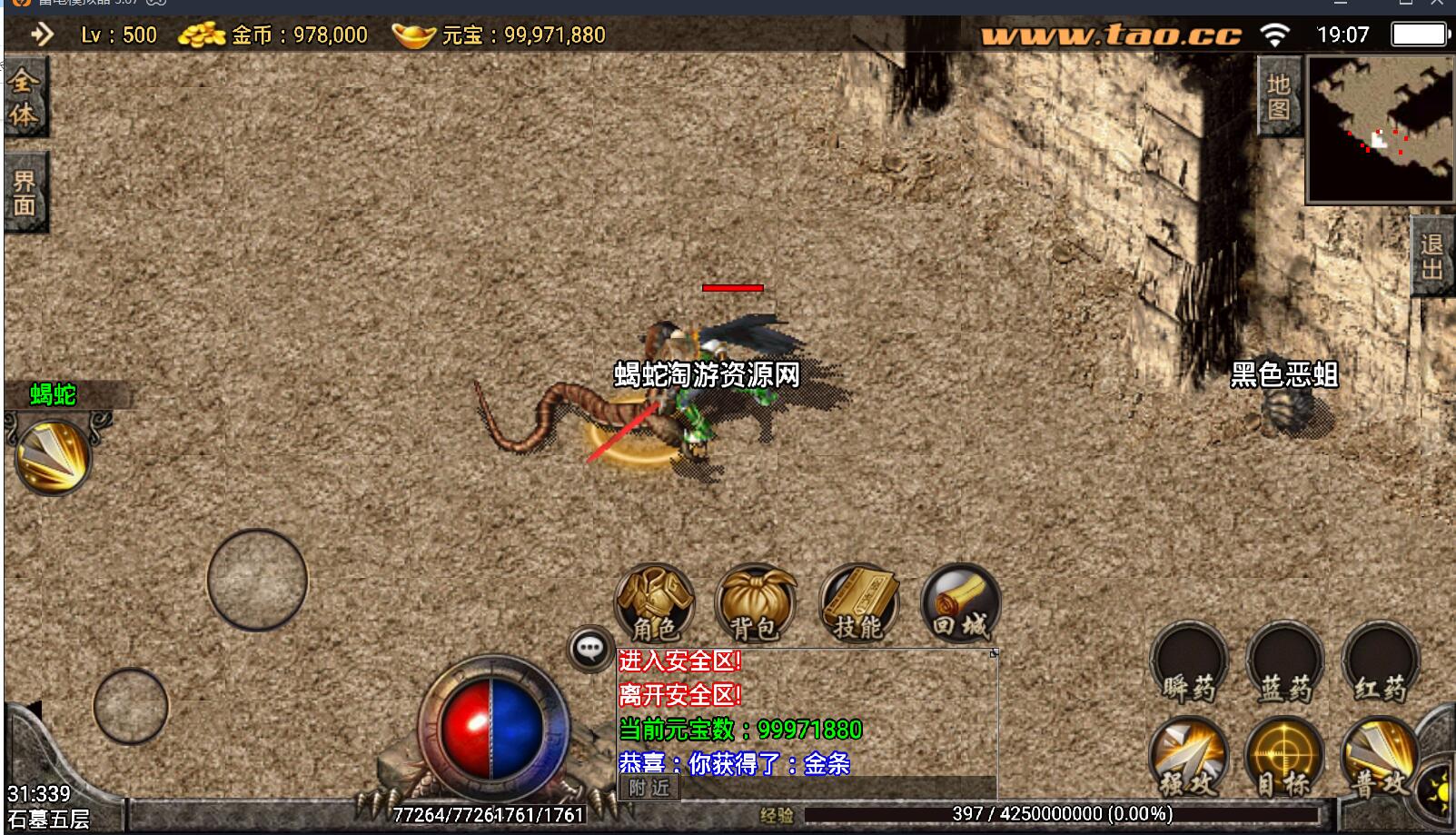Open the 背包 backpack

click(x=755, y=602)
